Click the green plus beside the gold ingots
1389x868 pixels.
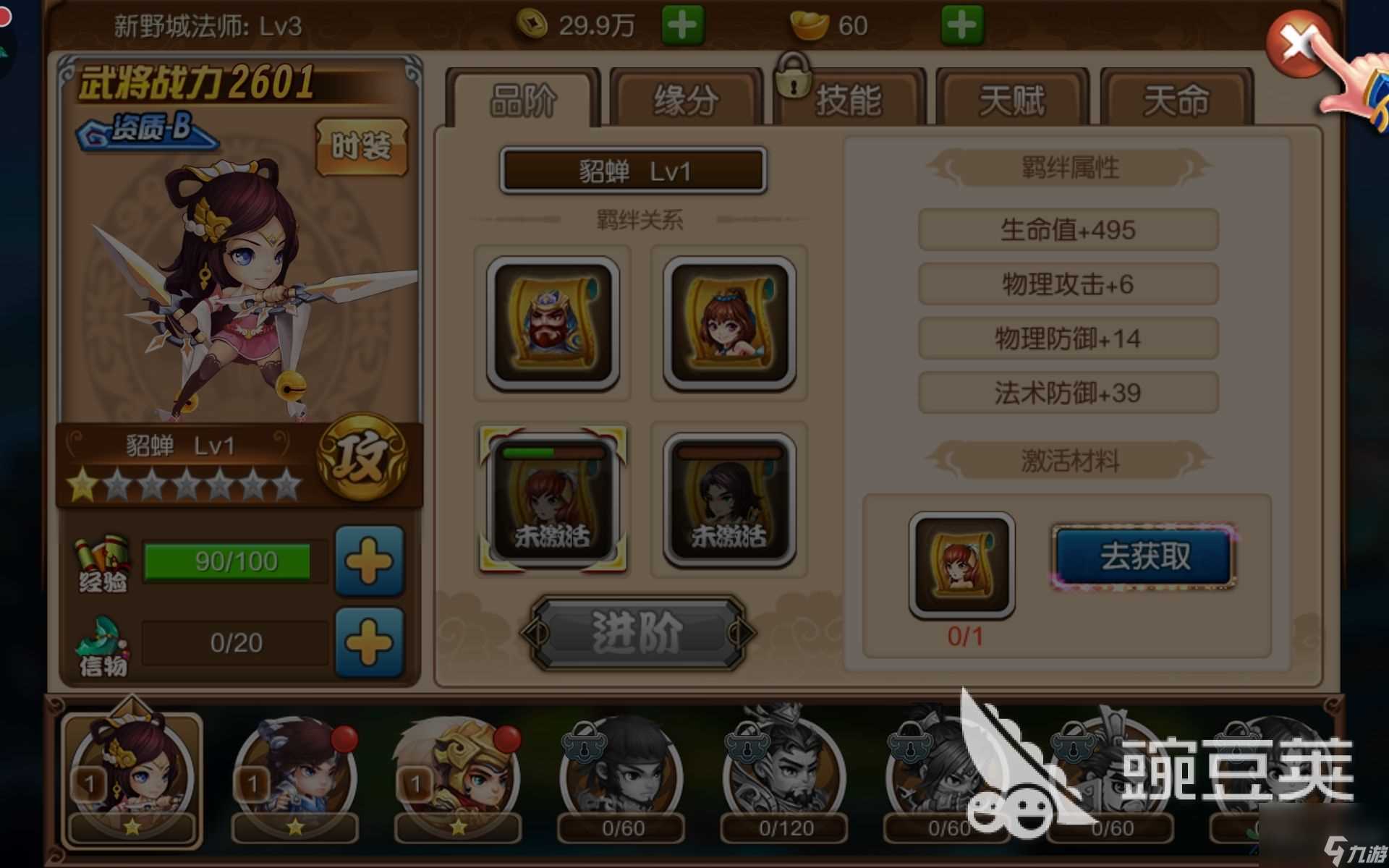point(962,24)
